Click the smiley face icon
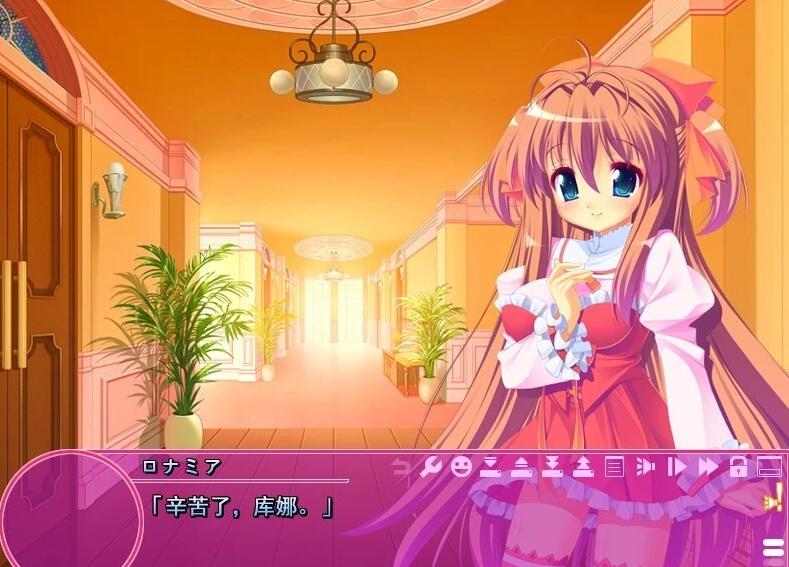The image size is (789, 567). pyautogui.click(x=460, y=466)
